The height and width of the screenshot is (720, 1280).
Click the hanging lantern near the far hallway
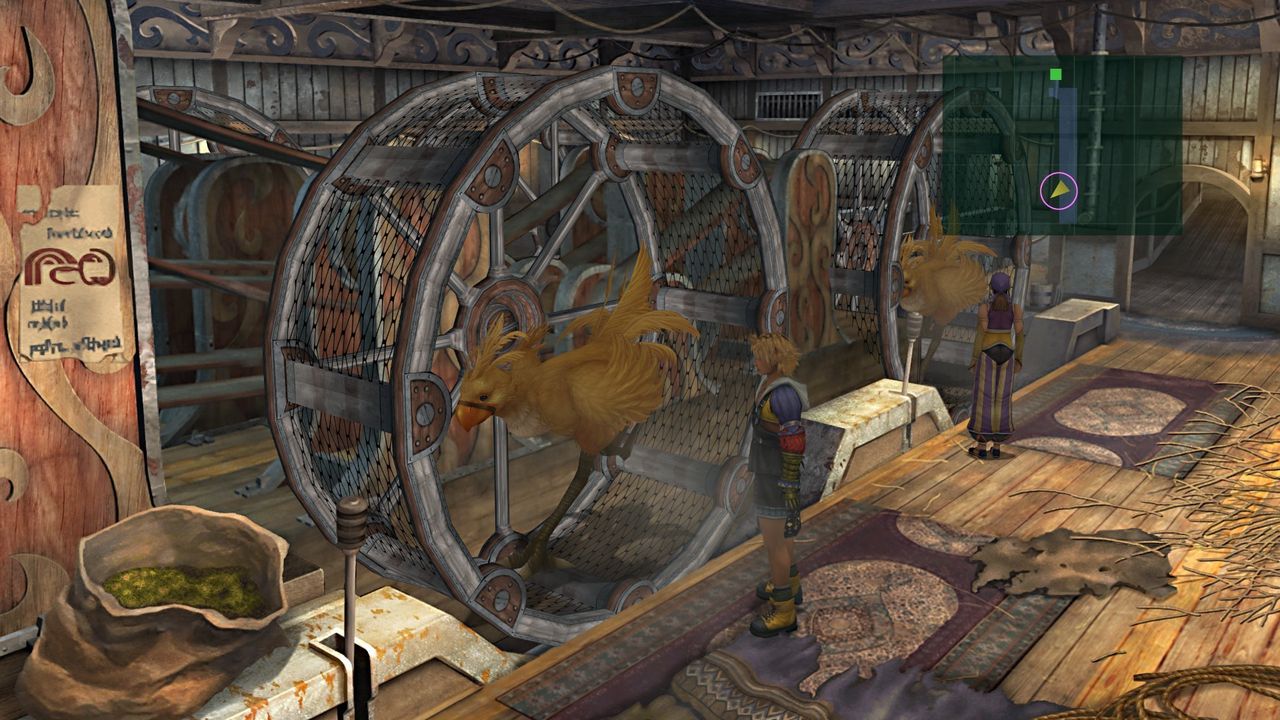click(1257, 163)
